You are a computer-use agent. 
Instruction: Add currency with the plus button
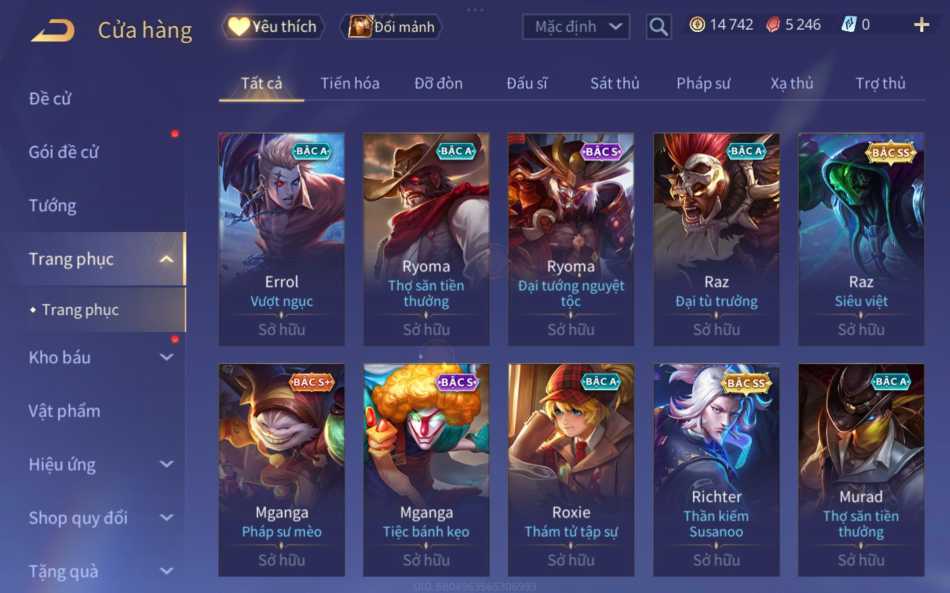coord(921,25)
